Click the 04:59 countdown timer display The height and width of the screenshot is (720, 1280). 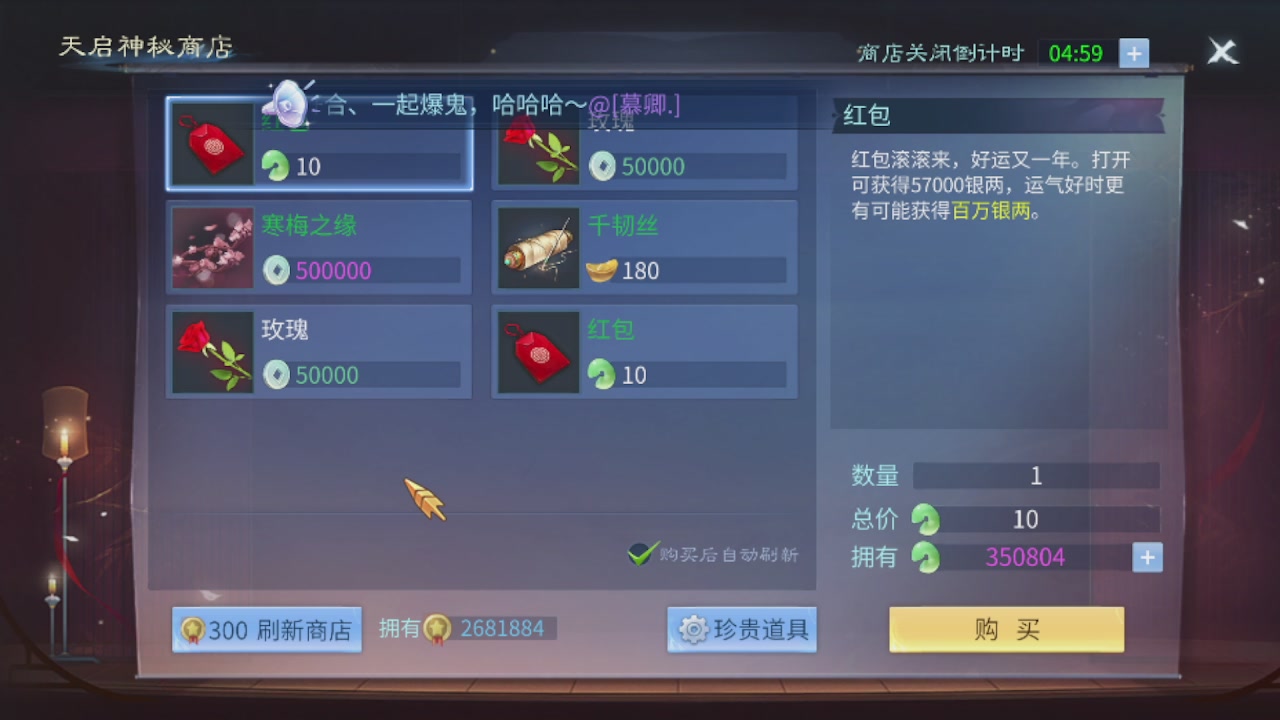pos(1078,55)
